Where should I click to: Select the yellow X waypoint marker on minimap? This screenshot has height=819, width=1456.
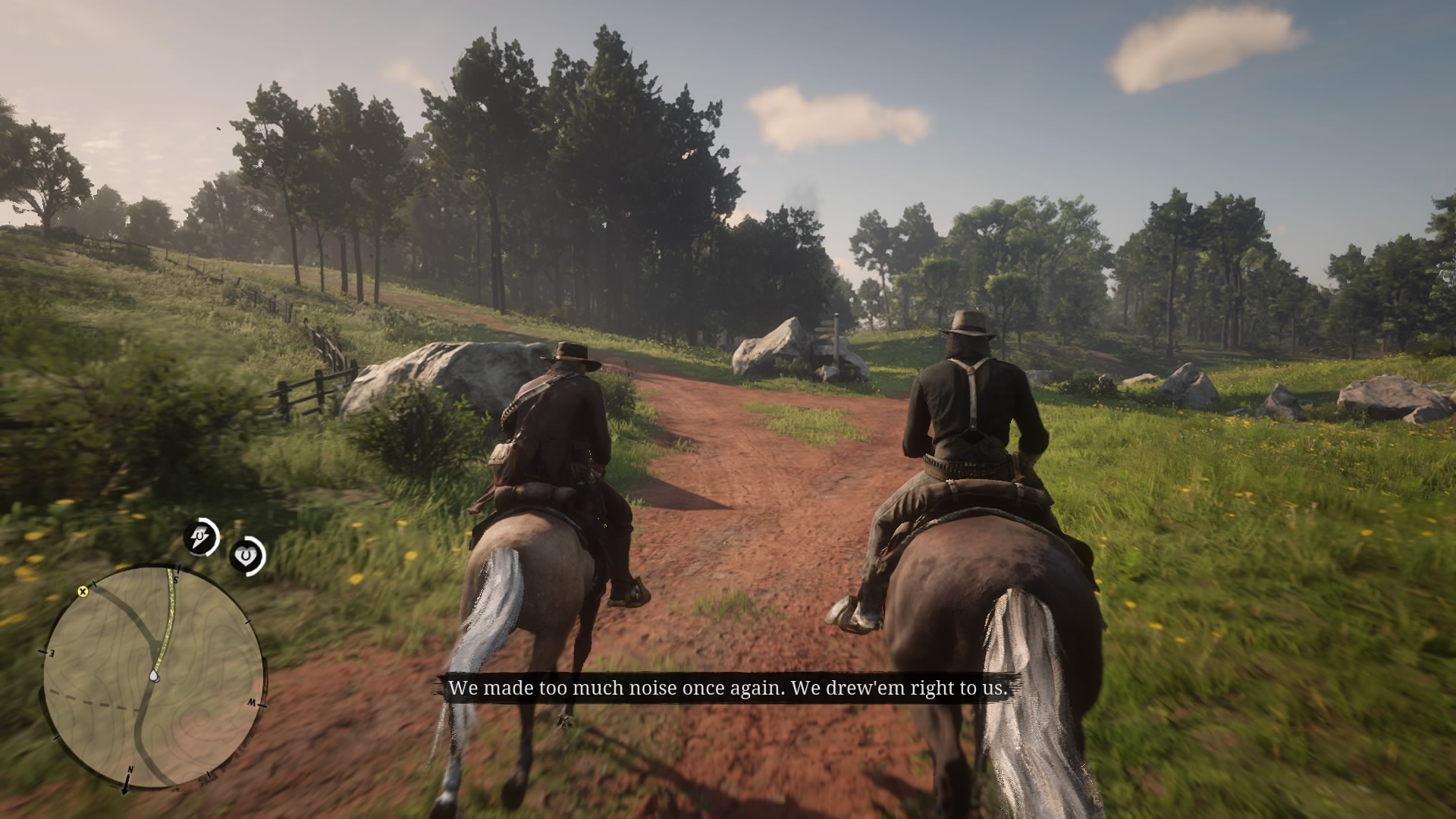coord(82,591)
